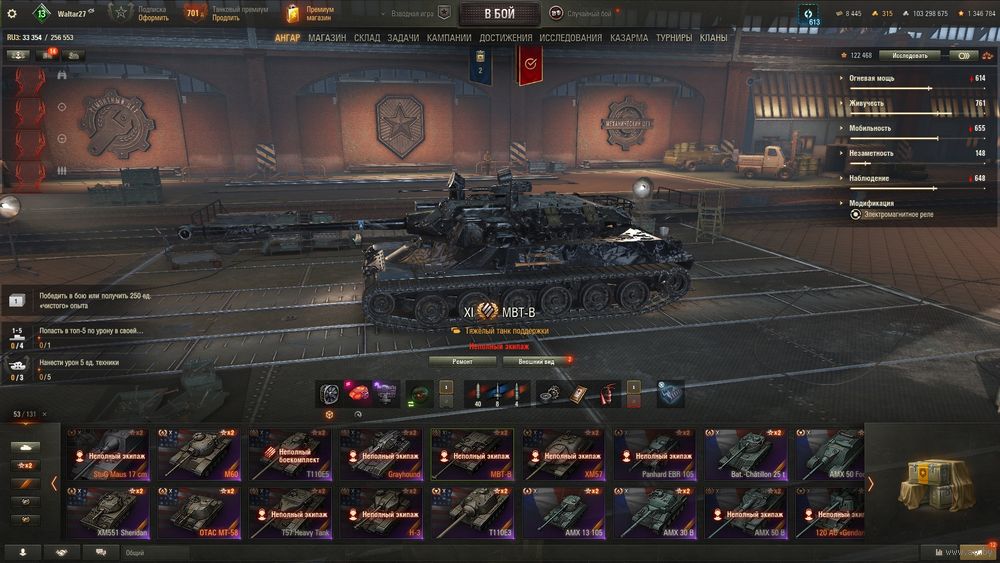The width and height of the screenshot is (1000, 563).
Task: Switch to the МАГАЗИН tab
Action: click(327, 38)
